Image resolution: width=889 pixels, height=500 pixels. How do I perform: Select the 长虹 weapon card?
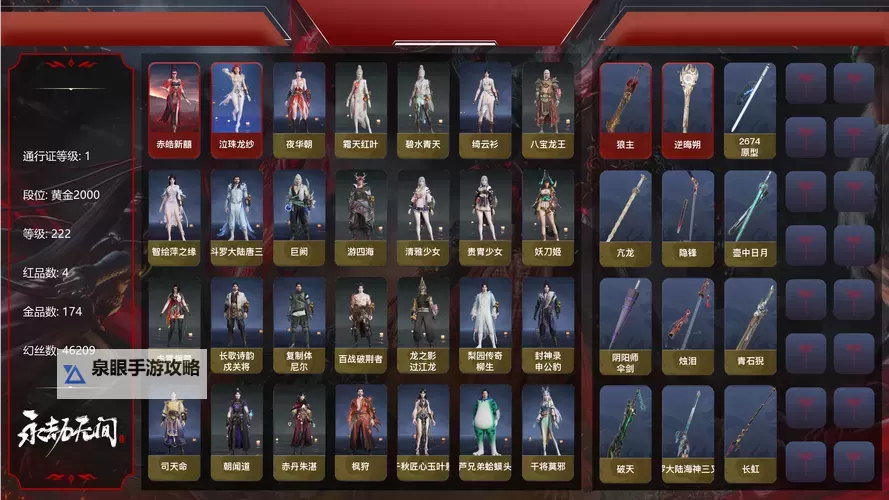pyautogui.click(x=750, y=430)
